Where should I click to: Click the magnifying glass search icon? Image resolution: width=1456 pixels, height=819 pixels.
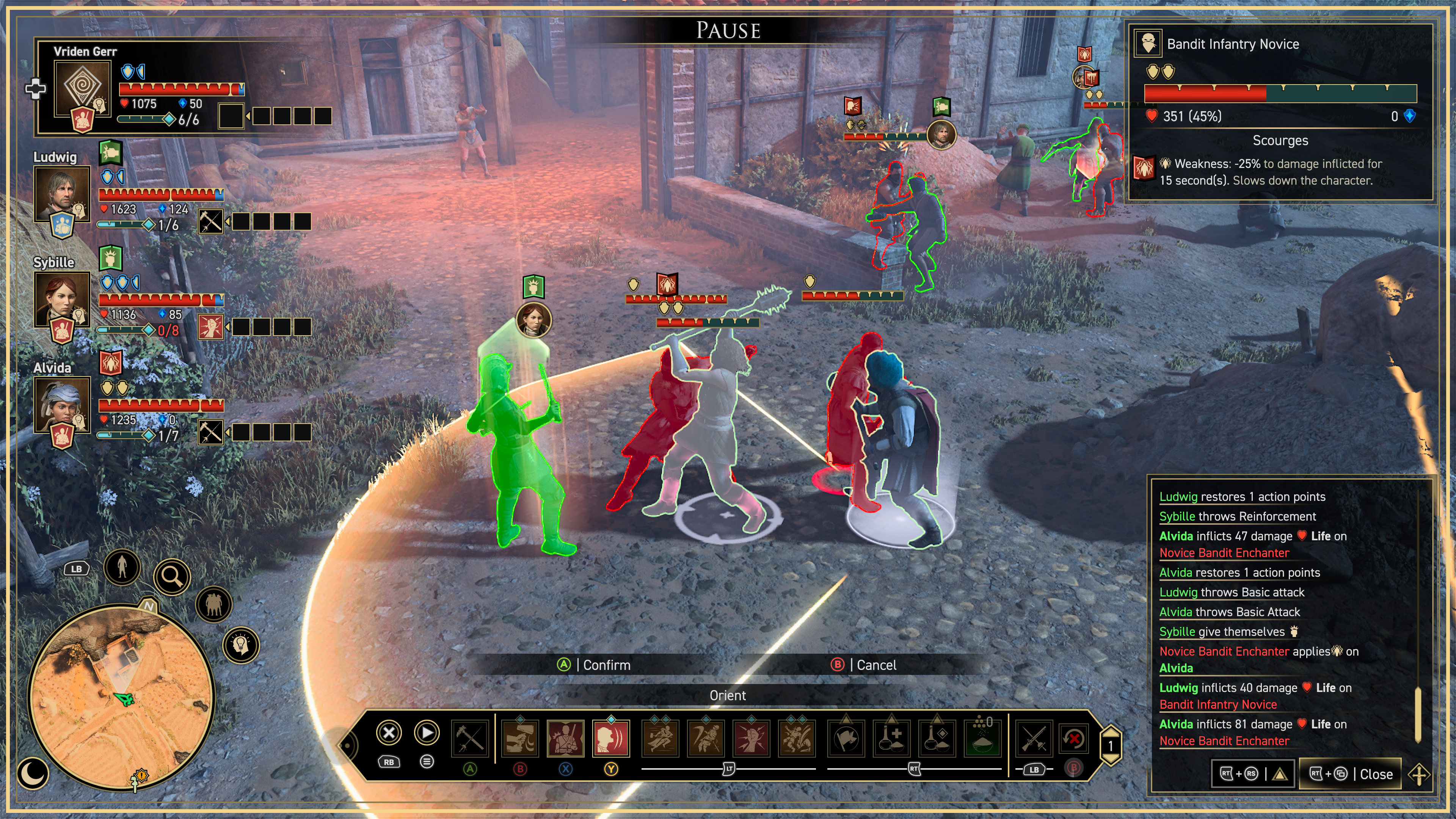(172, 576)
